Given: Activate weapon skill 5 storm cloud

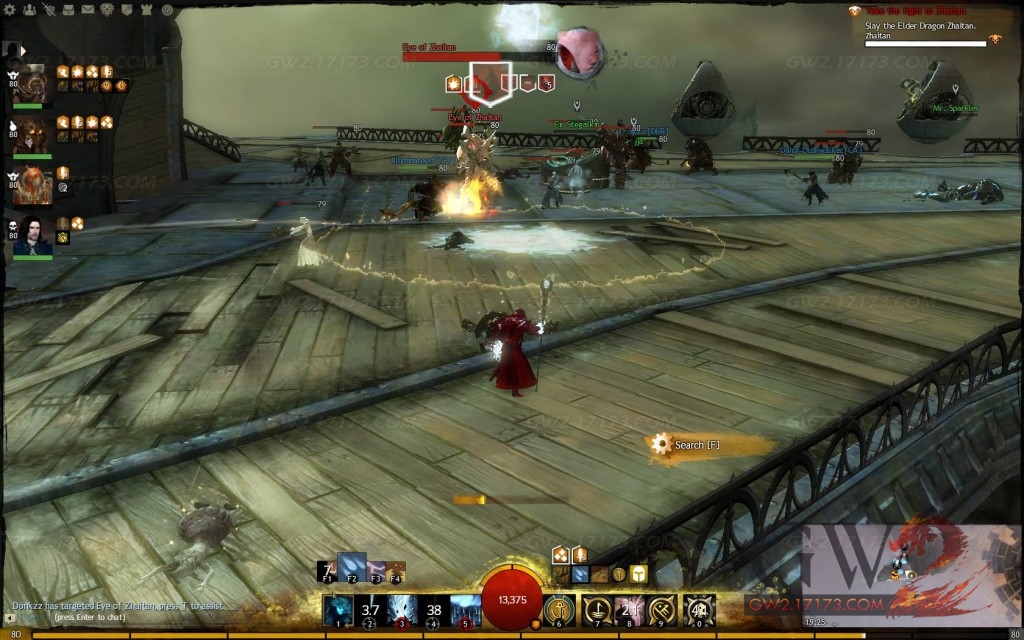Looking at the screenshot, I should [466, 609].
